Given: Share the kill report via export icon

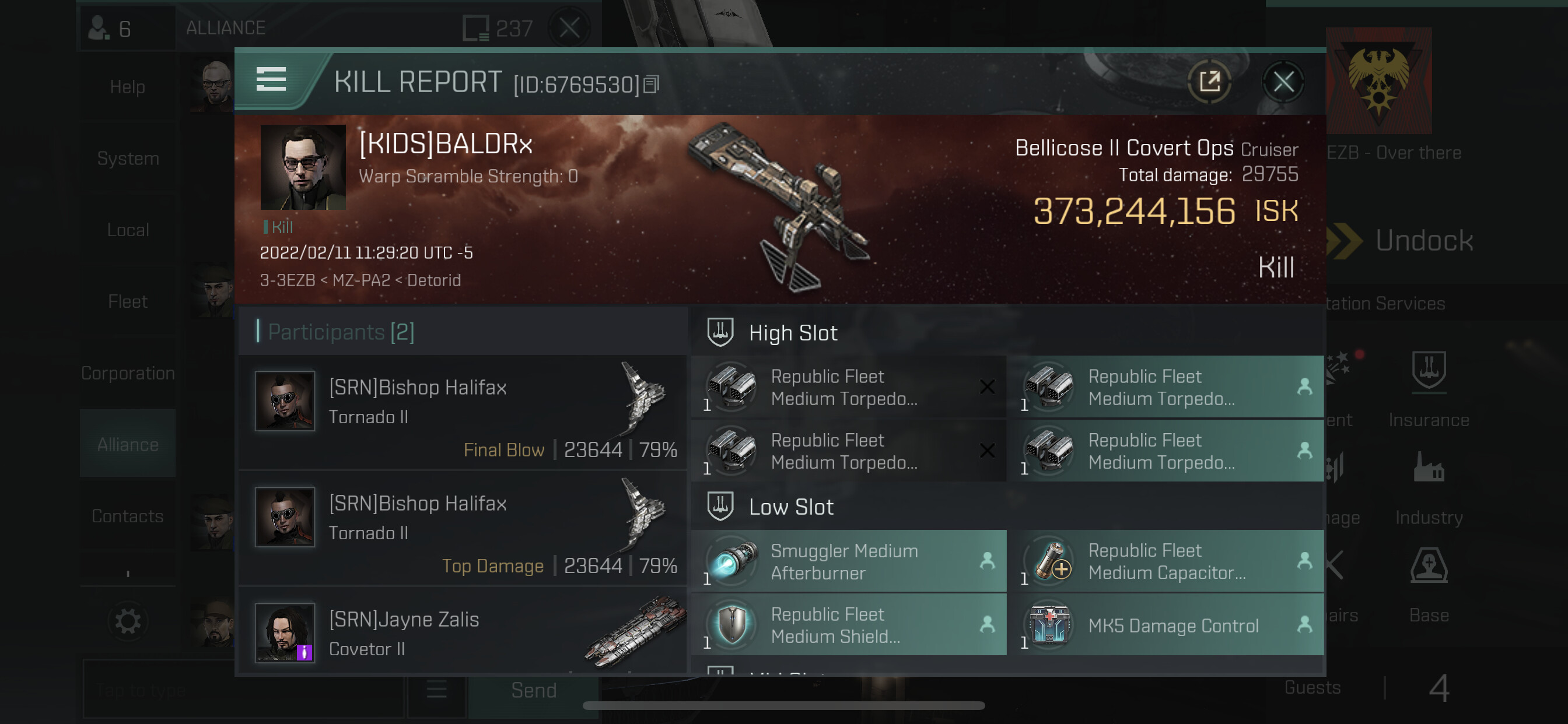Looking at the screenshot, I should (1209, 82).
